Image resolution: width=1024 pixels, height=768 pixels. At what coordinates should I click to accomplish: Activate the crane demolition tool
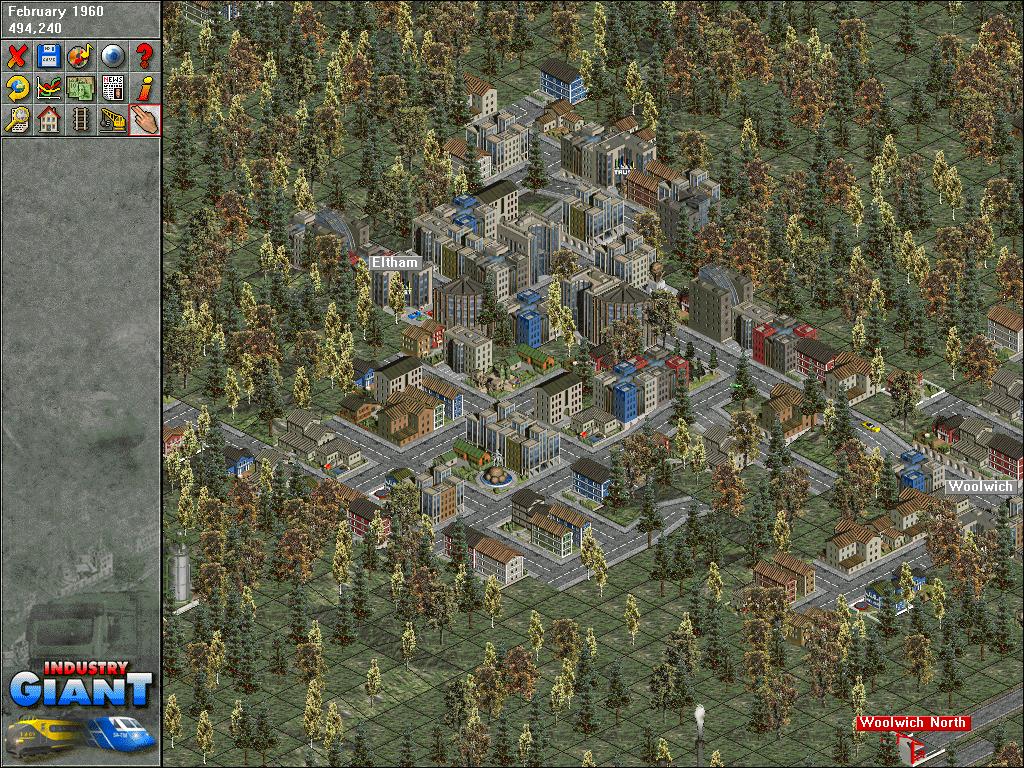click(112, 120)
